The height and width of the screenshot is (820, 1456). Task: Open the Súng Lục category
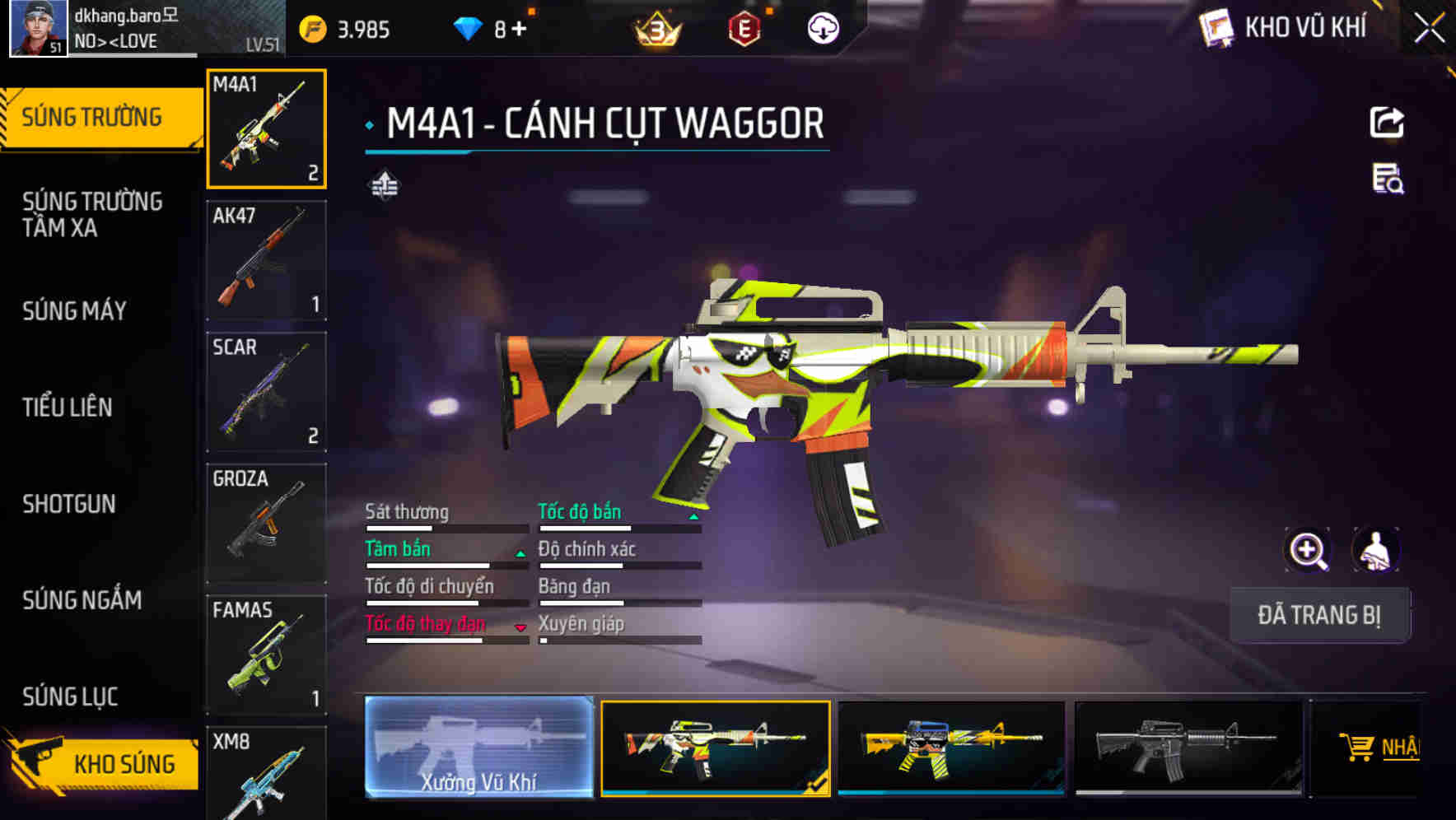point(71,697)
